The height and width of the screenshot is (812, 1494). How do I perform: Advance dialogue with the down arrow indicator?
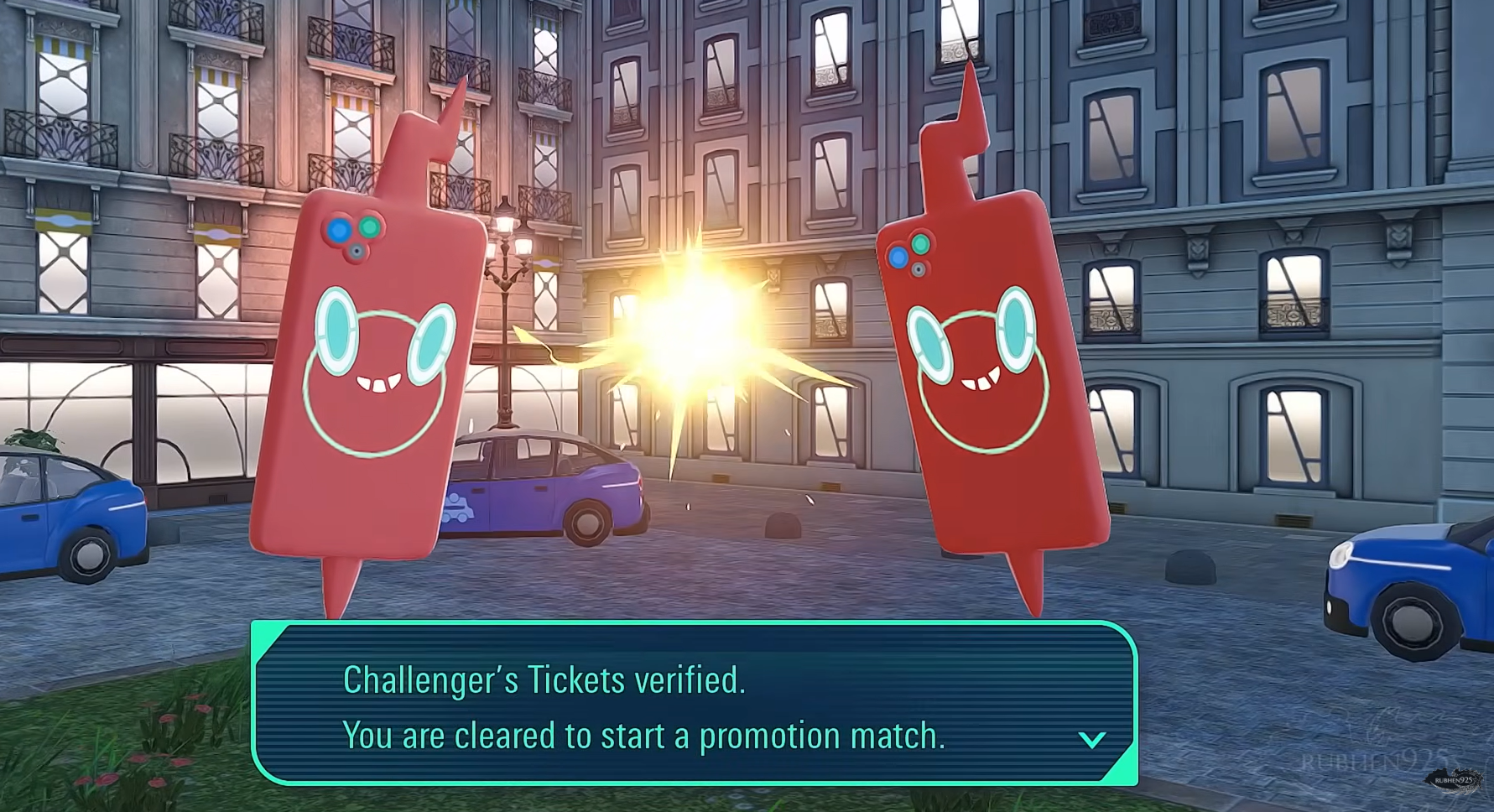pyautogui.click(x=1091, y=739)
